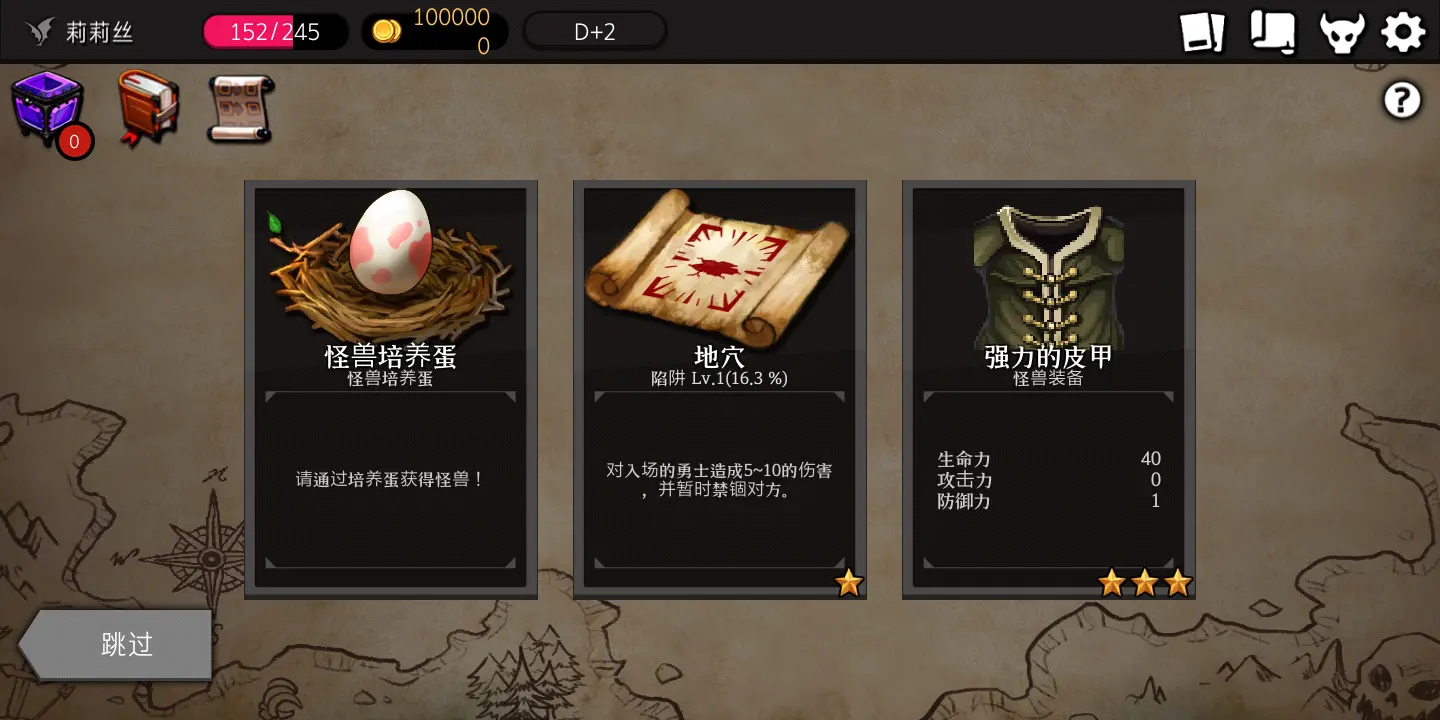Click the single star on the 地穴 card
This screenshot has height=720, width=1440.
tap(849, 583)
